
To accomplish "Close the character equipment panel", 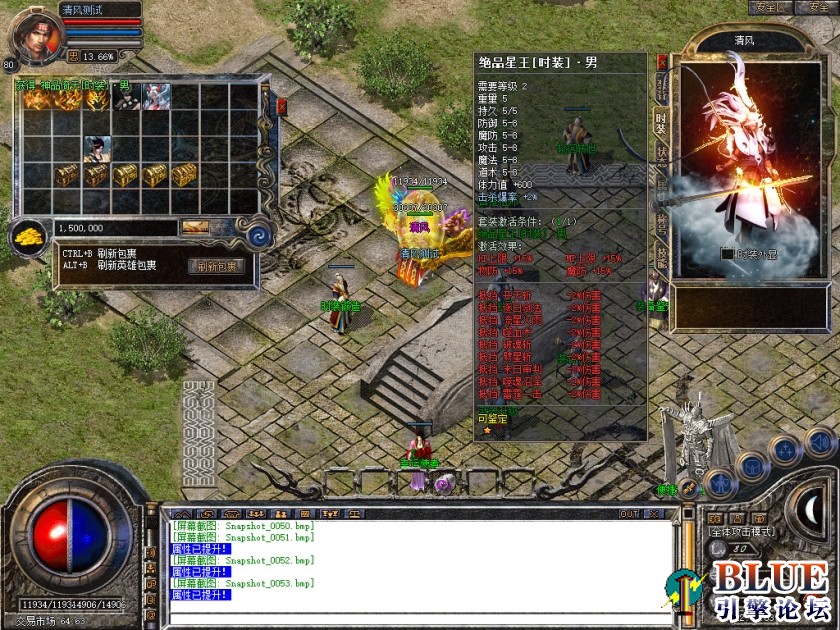I will (x=662, y=61).
